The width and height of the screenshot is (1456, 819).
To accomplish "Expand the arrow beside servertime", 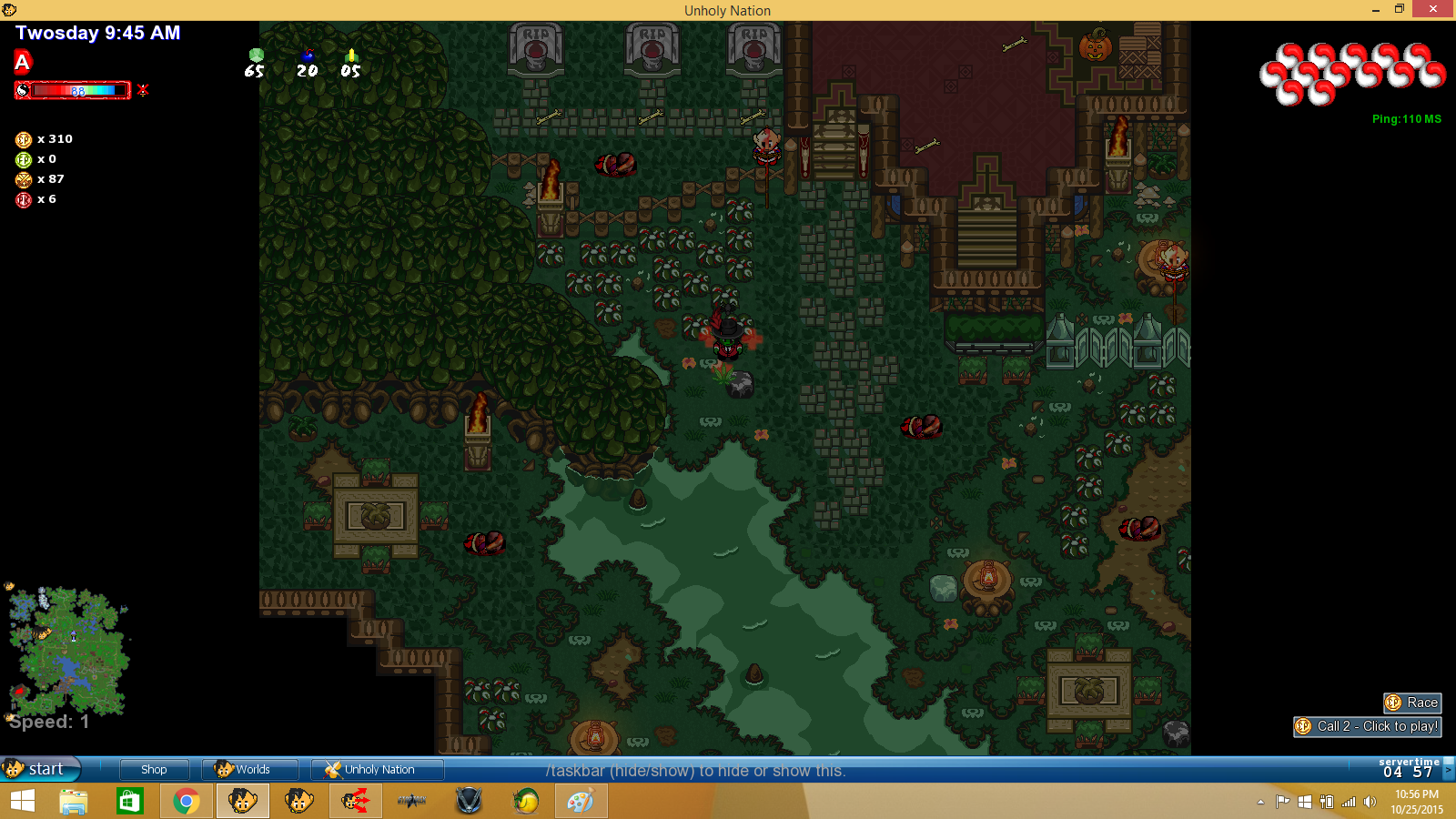I will [1448, 770].
